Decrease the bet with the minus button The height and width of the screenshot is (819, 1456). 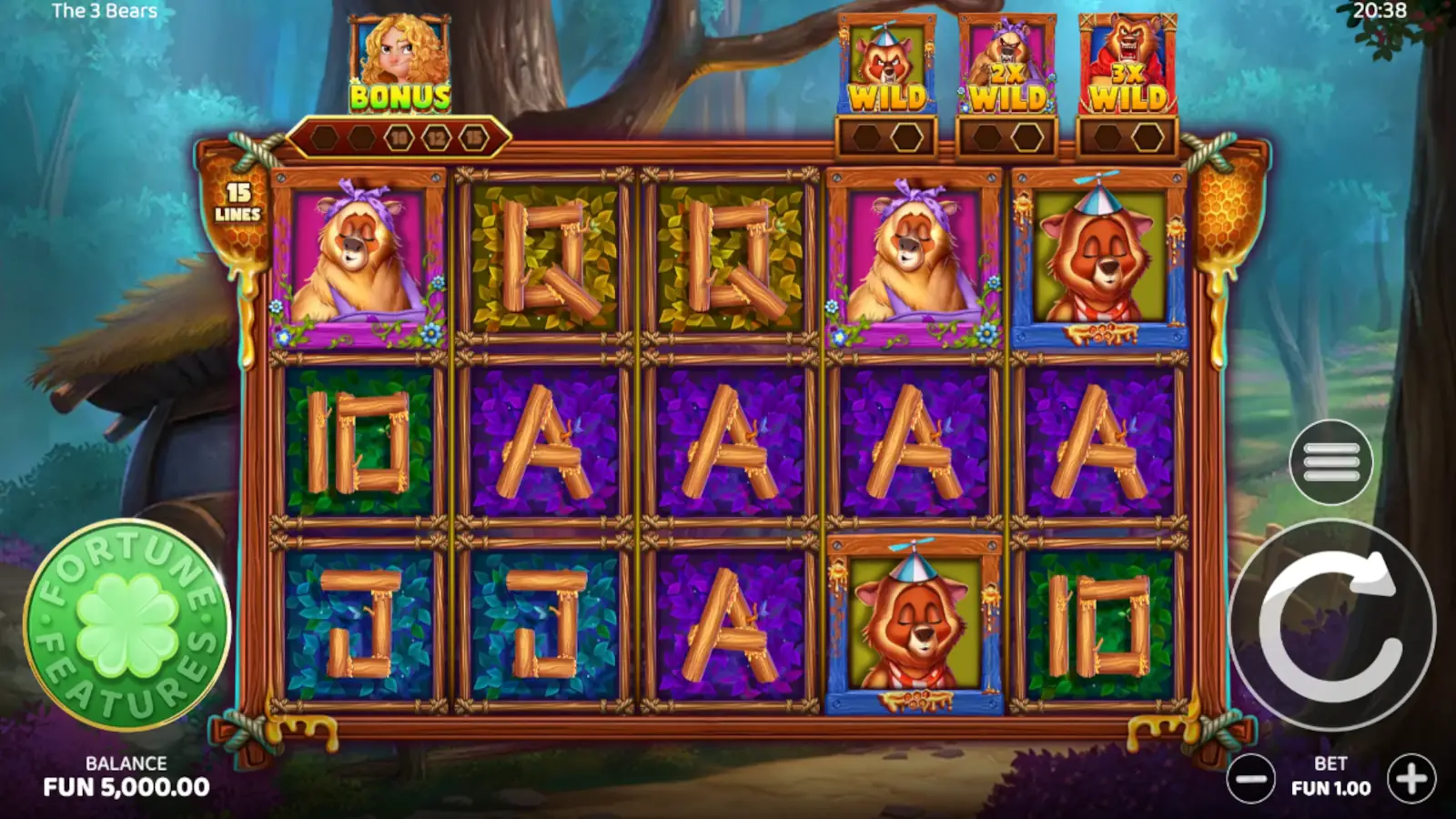[x=1253, y=777]
